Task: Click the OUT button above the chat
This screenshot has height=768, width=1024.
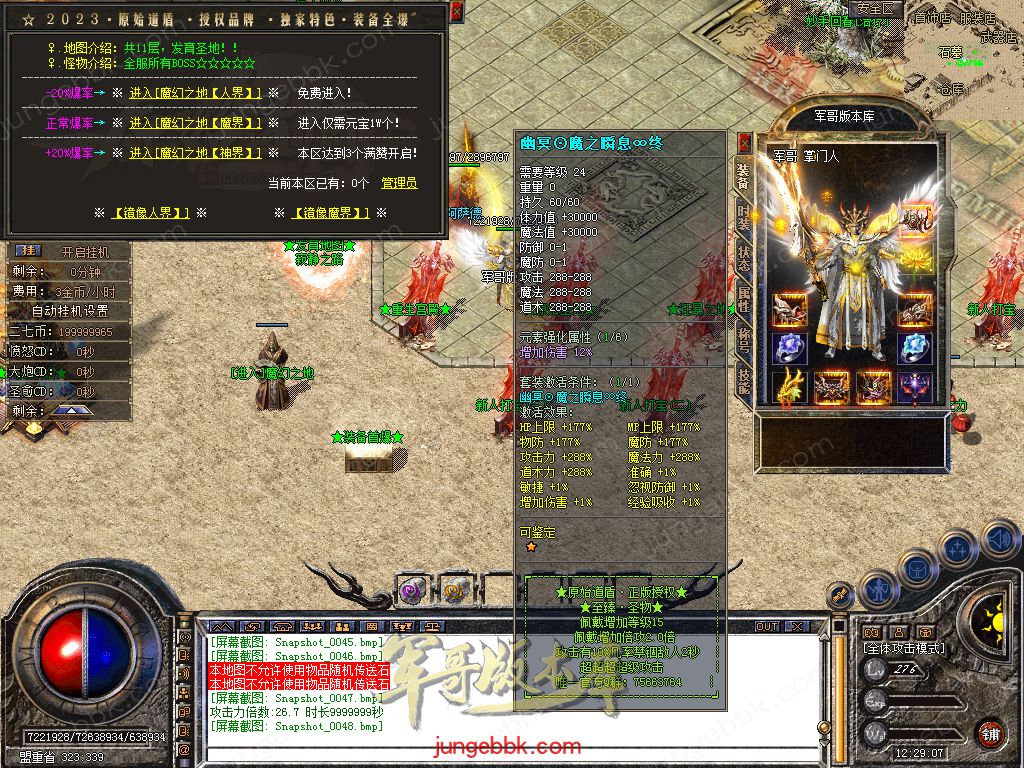Action: click(x=767, y=626)
